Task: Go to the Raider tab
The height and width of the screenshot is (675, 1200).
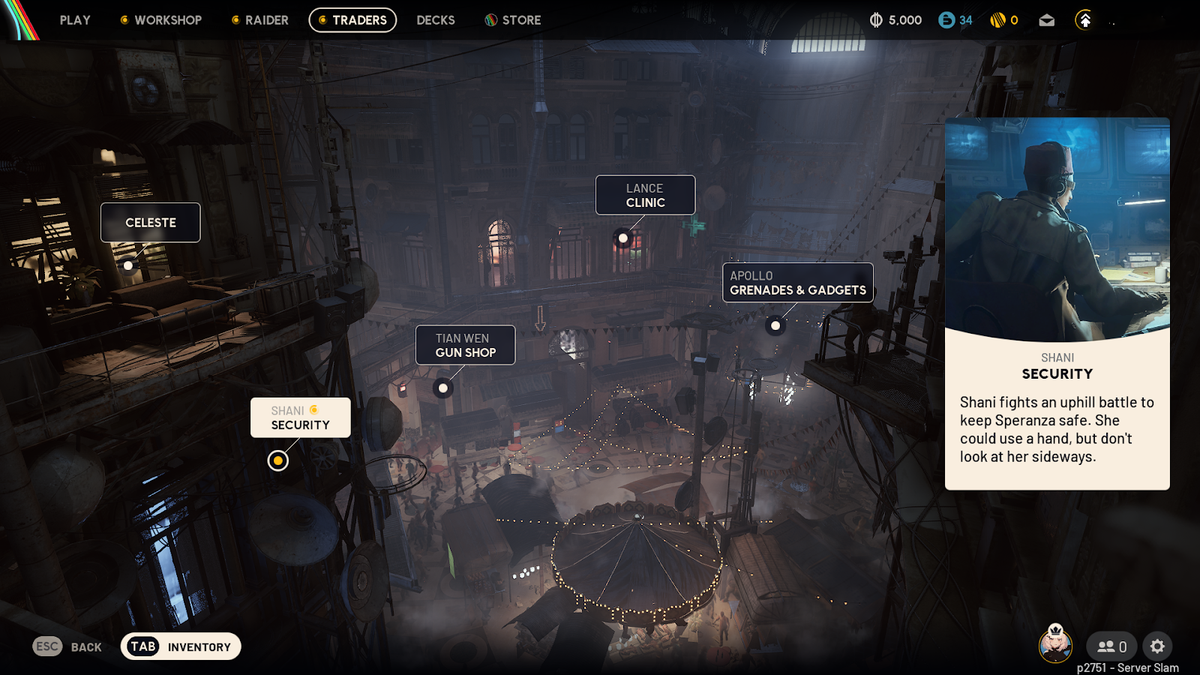Action: coord(260,20)
